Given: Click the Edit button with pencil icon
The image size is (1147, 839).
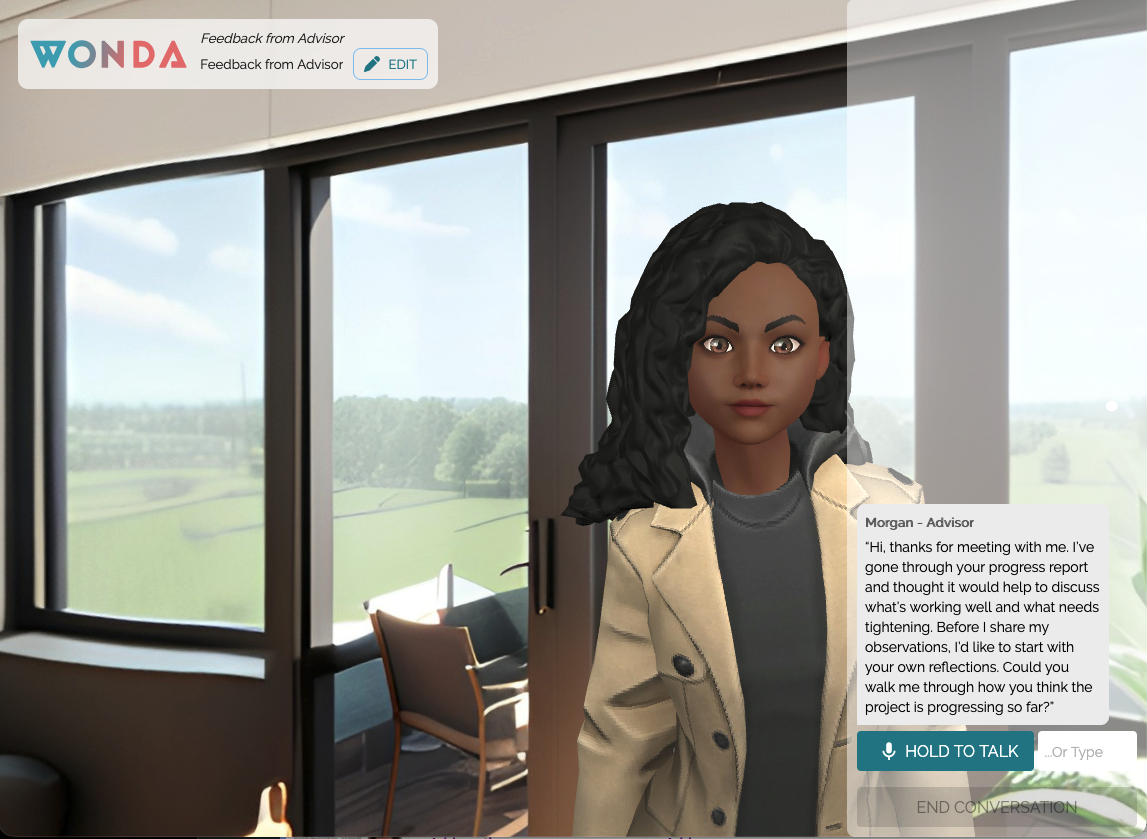Looking at the screenshot, I should [390, 64].
